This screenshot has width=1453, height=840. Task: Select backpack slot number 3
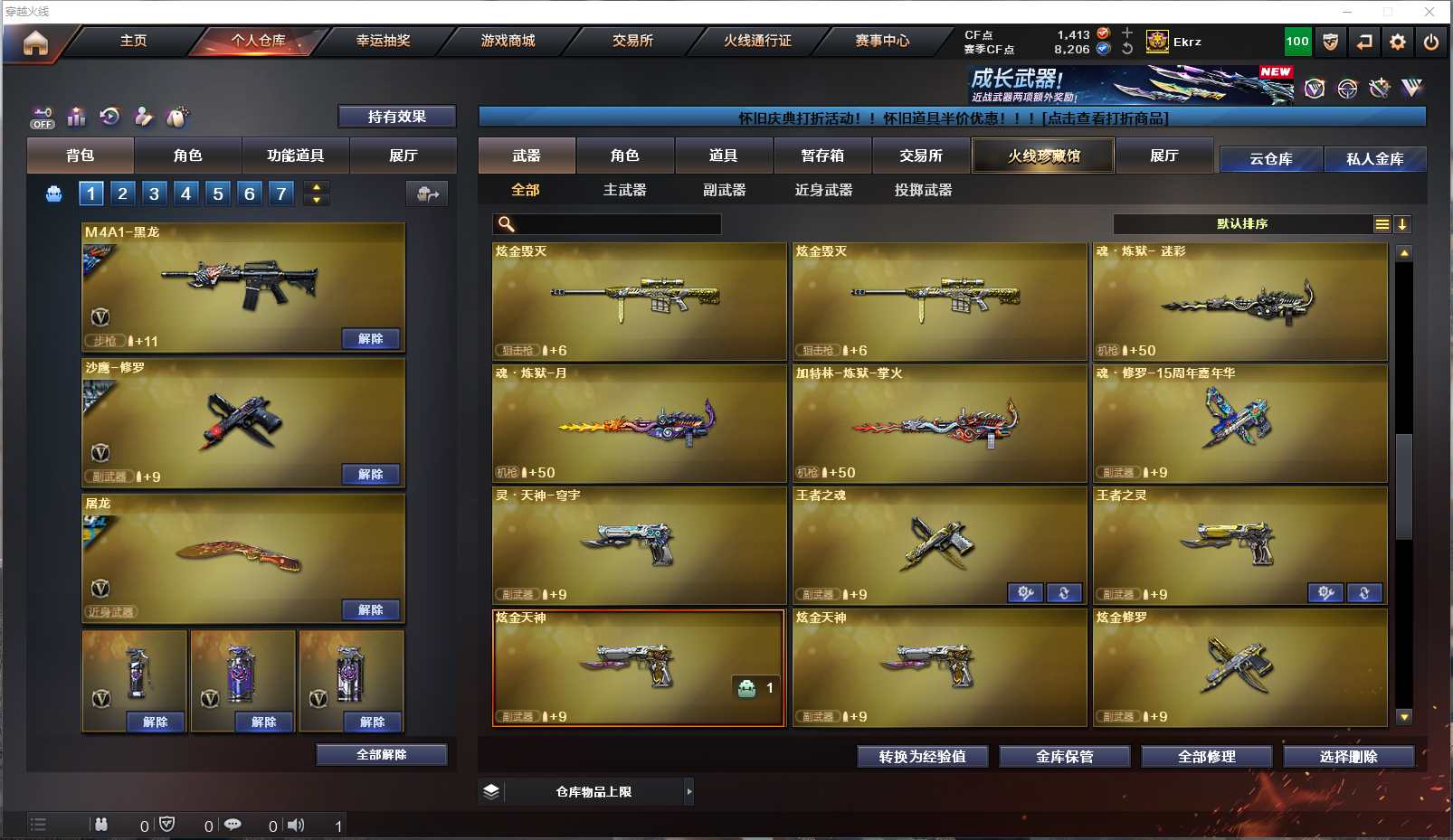click(x=154, y=193)
